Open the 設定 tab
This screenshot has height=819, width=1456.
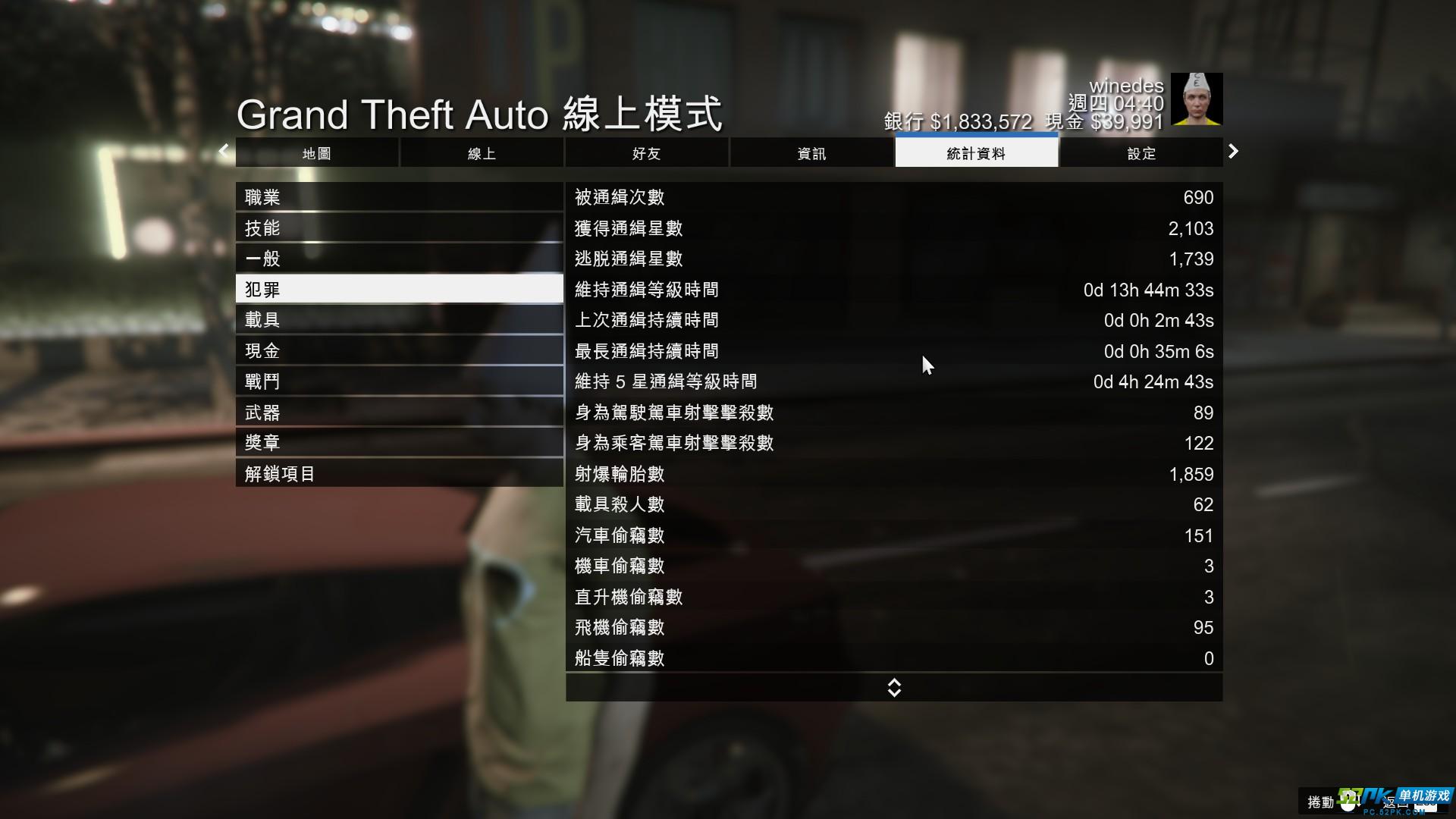tap(1141, 152)
